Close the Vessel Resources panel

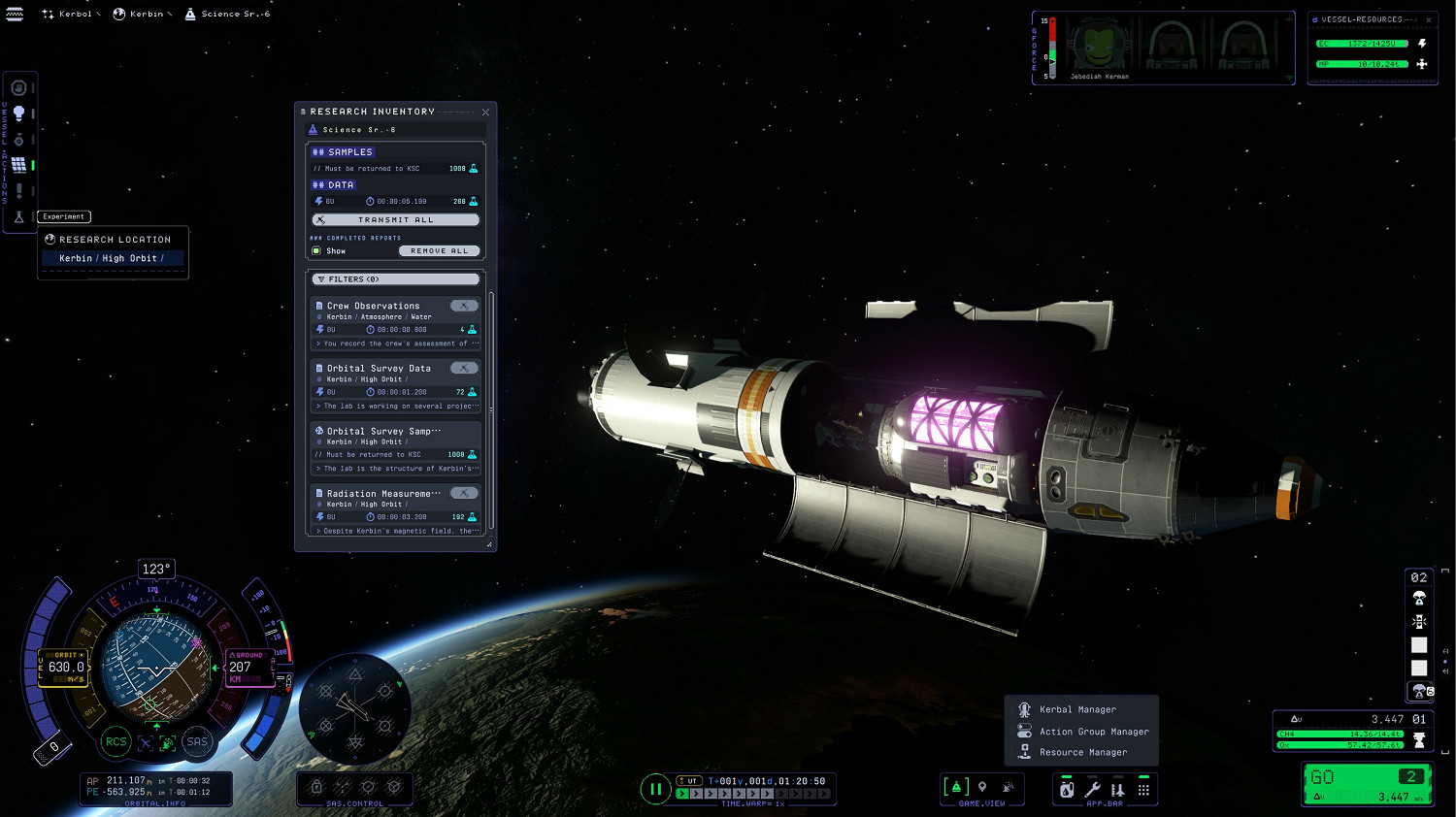click(x=1429, y=19)
